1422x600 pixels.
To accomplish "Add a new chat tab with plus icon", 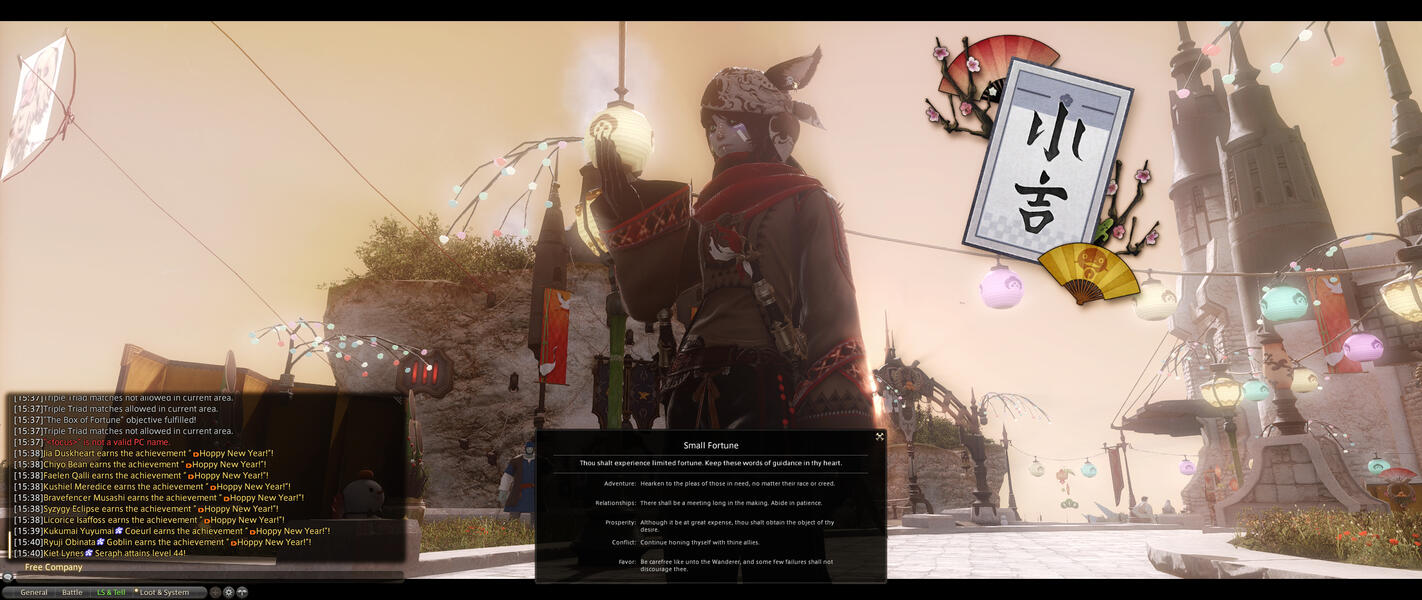I will tap(215, 592).
